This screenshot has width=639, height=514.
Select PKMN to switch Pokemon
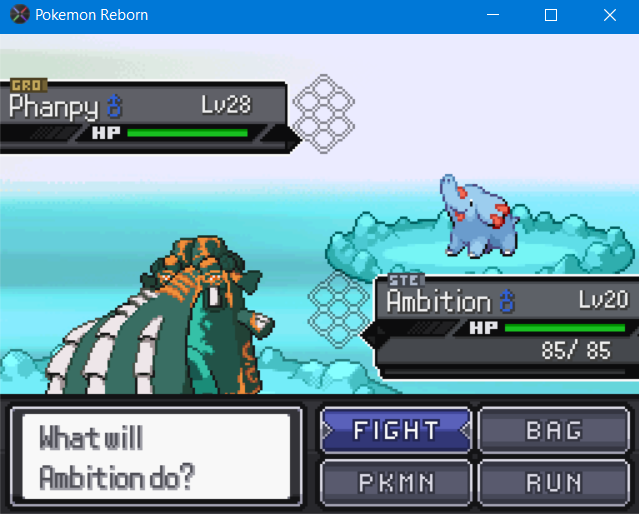point(396,482)
